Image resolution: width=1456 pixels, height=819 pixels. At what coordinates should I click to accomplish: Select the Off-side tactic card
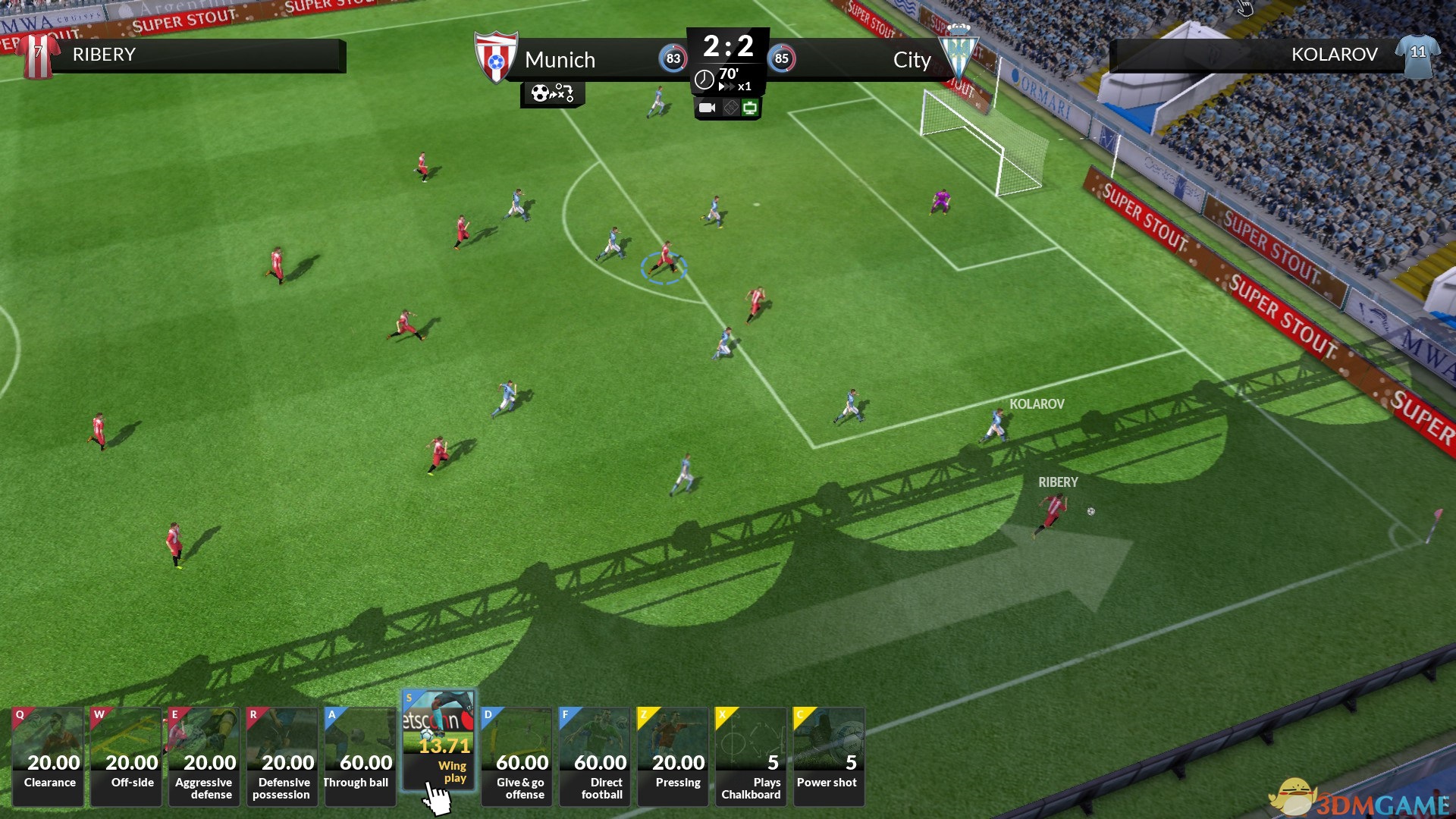click(126, 756)
